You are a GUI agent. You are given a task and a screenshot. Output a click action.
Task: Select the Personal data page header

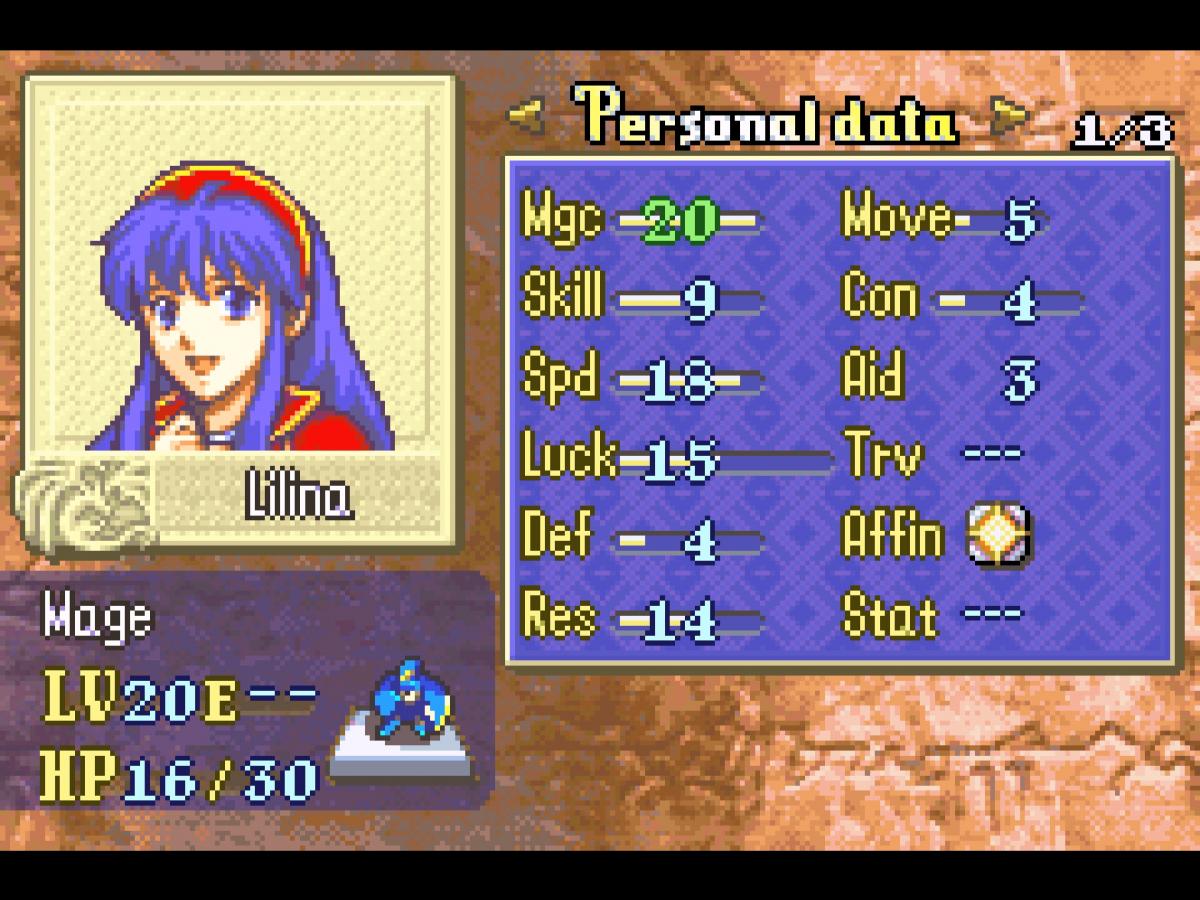tap(766, 121)
